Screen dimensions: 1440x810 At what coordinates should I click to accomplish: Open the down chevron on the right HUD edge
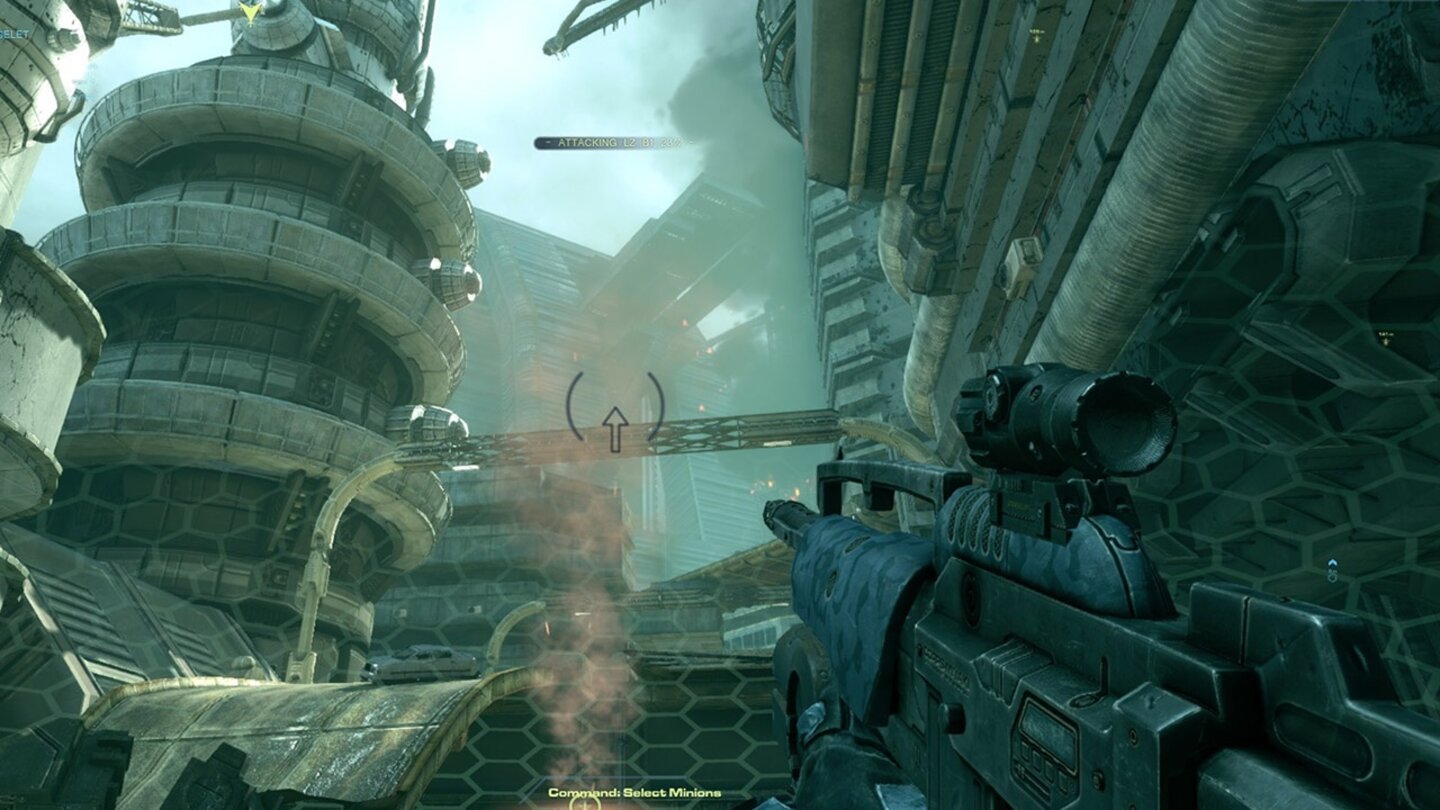click(1333, 578)
